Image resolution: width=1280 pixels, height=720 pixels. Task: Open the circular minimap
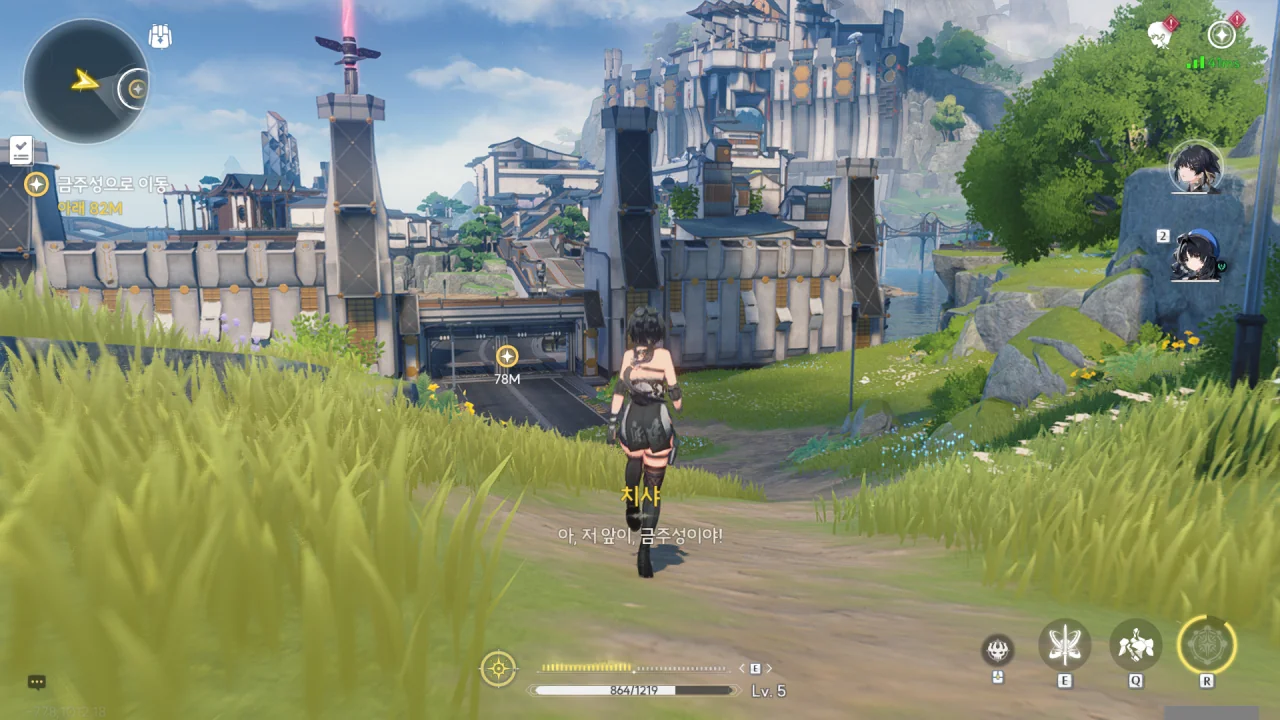[85, 81]
